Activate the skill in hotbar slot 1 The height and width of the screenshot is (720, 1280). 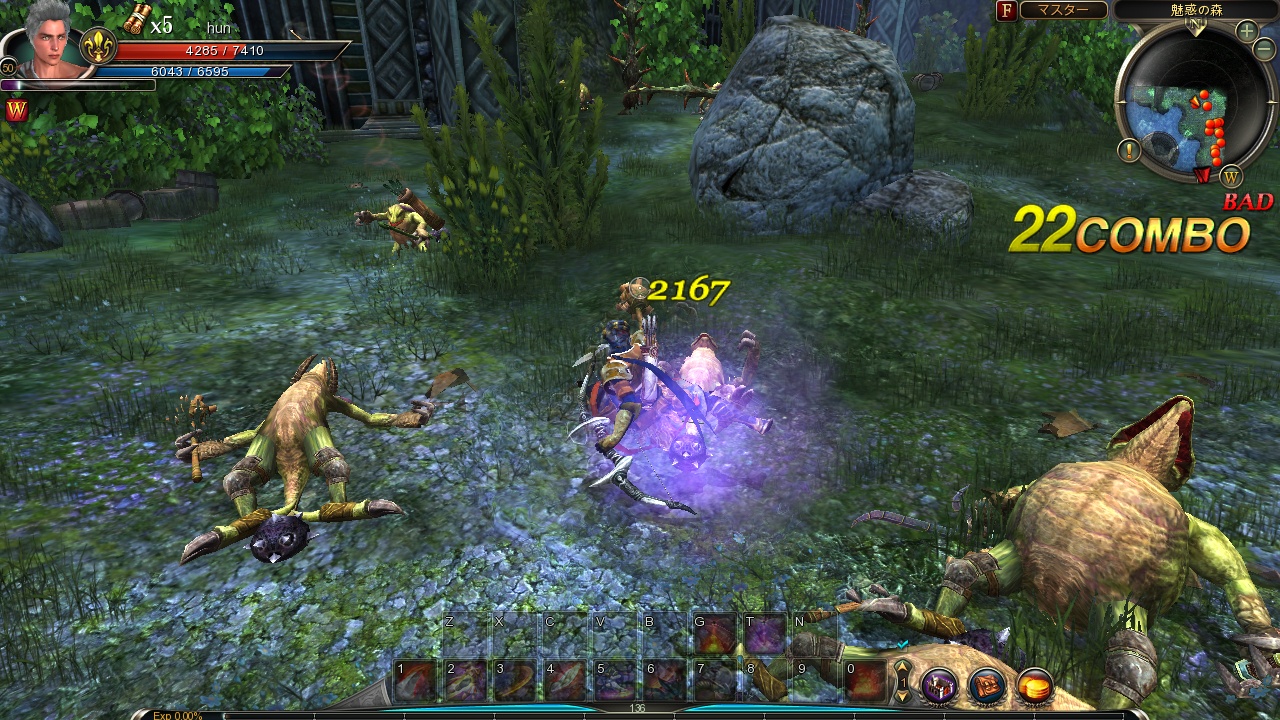415,681
